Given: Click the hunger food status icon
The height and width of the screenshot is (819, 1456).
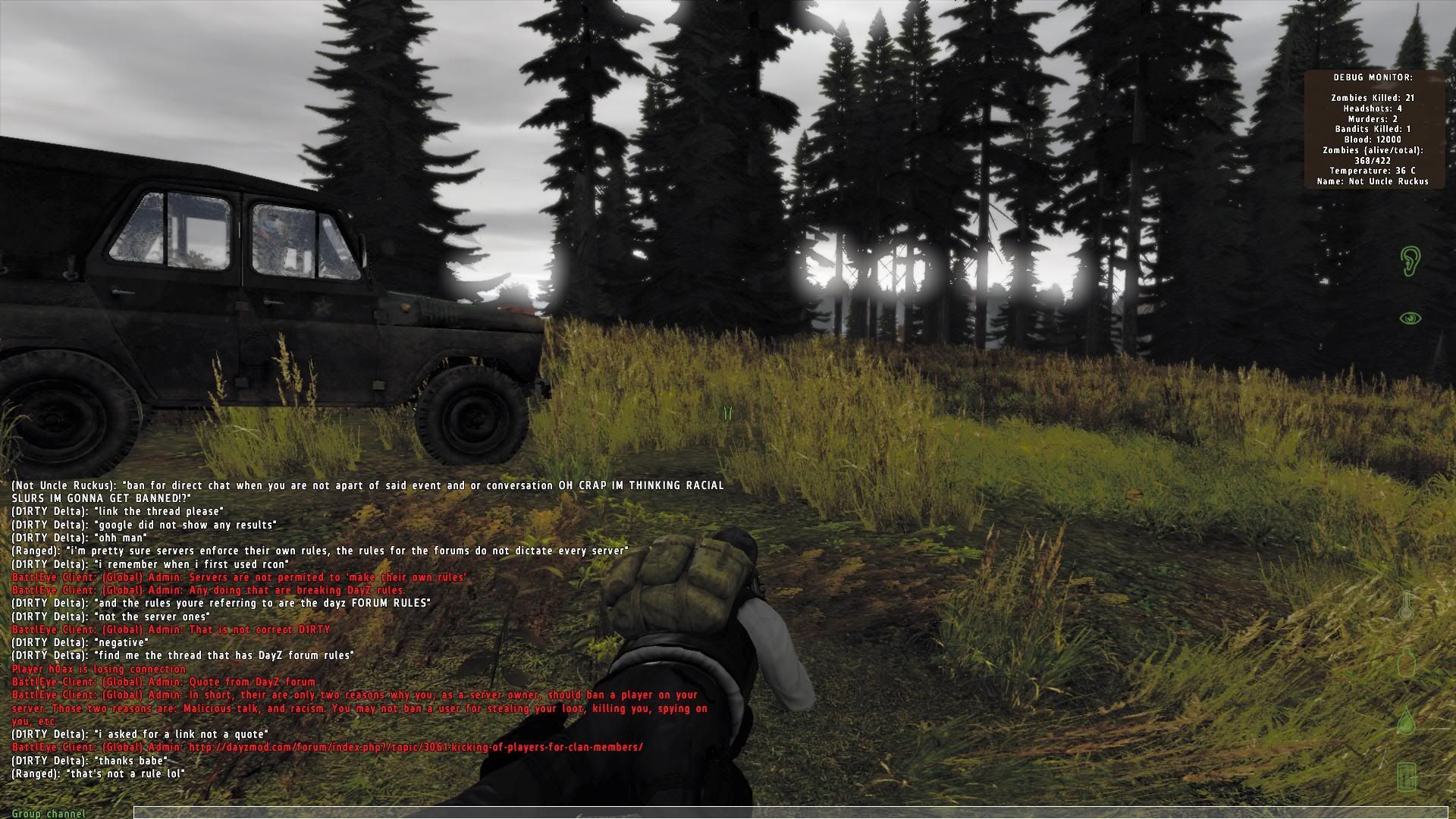Looking at the screenshot, I should [x=1407, y=776].
